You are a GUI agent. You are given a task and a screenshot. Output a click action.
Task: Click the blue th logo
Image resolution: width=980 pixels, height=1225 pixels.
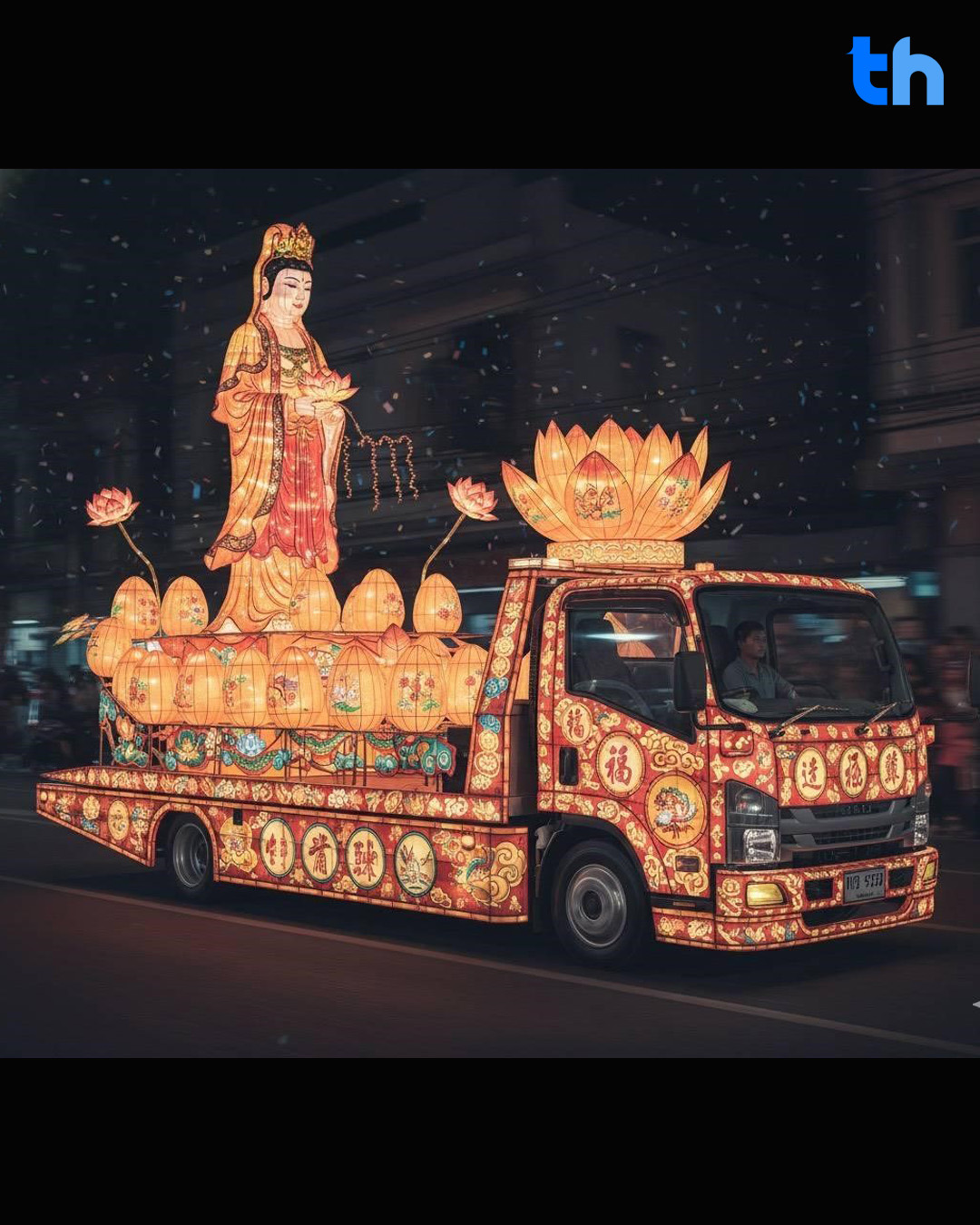click(x=897, y=72)
